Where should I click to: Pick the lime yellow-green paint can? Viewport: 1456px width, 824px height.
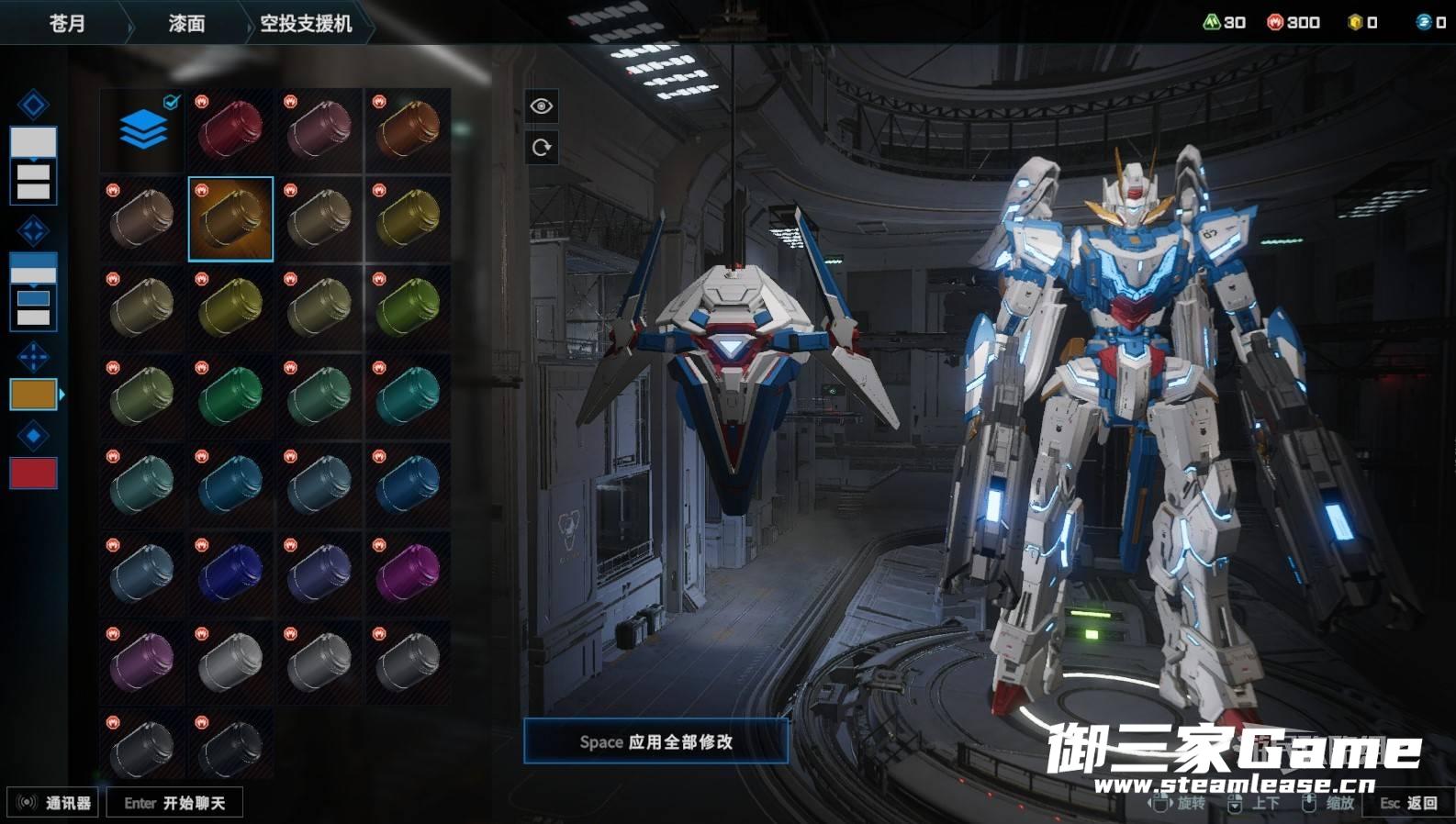409,307
